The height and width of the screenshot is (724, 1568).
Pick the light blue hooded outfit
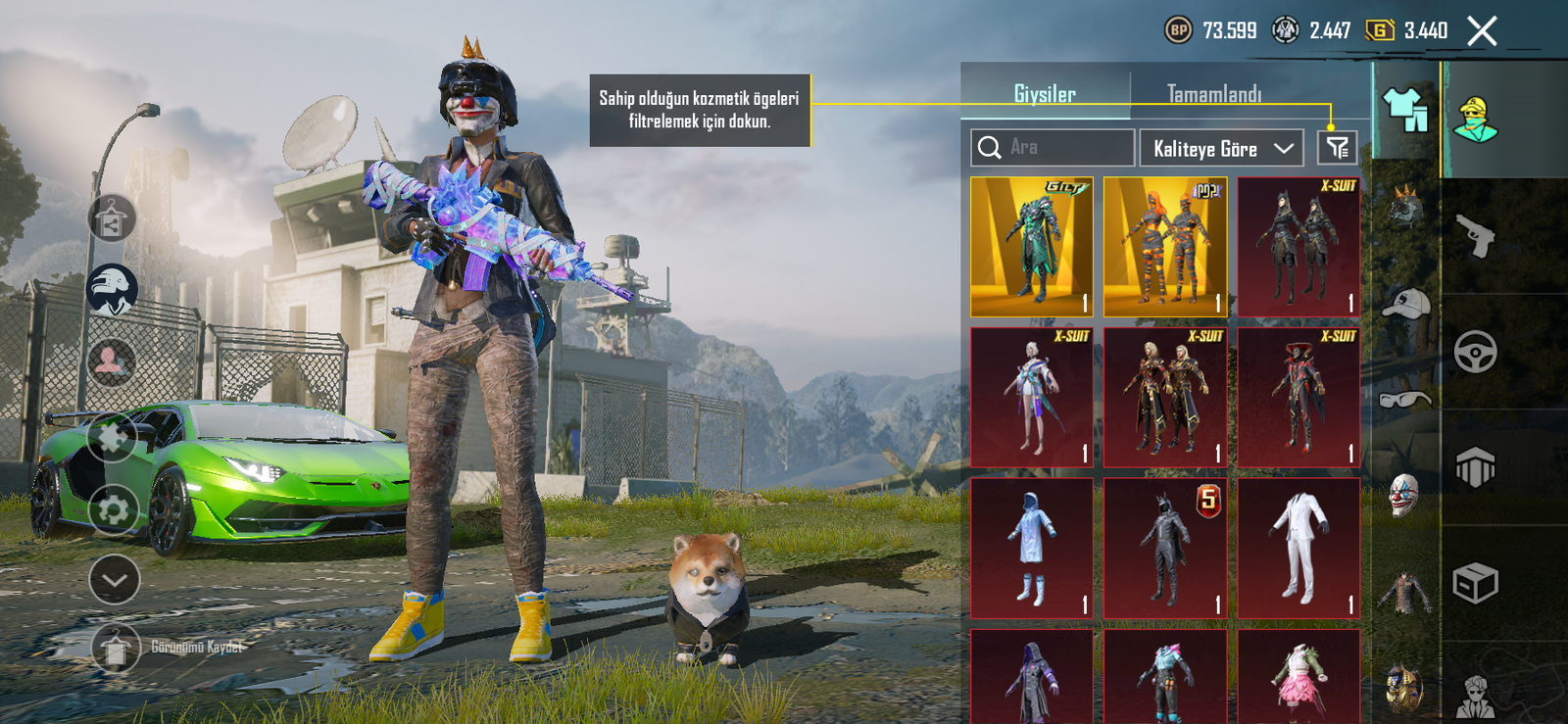point(1032,549)
